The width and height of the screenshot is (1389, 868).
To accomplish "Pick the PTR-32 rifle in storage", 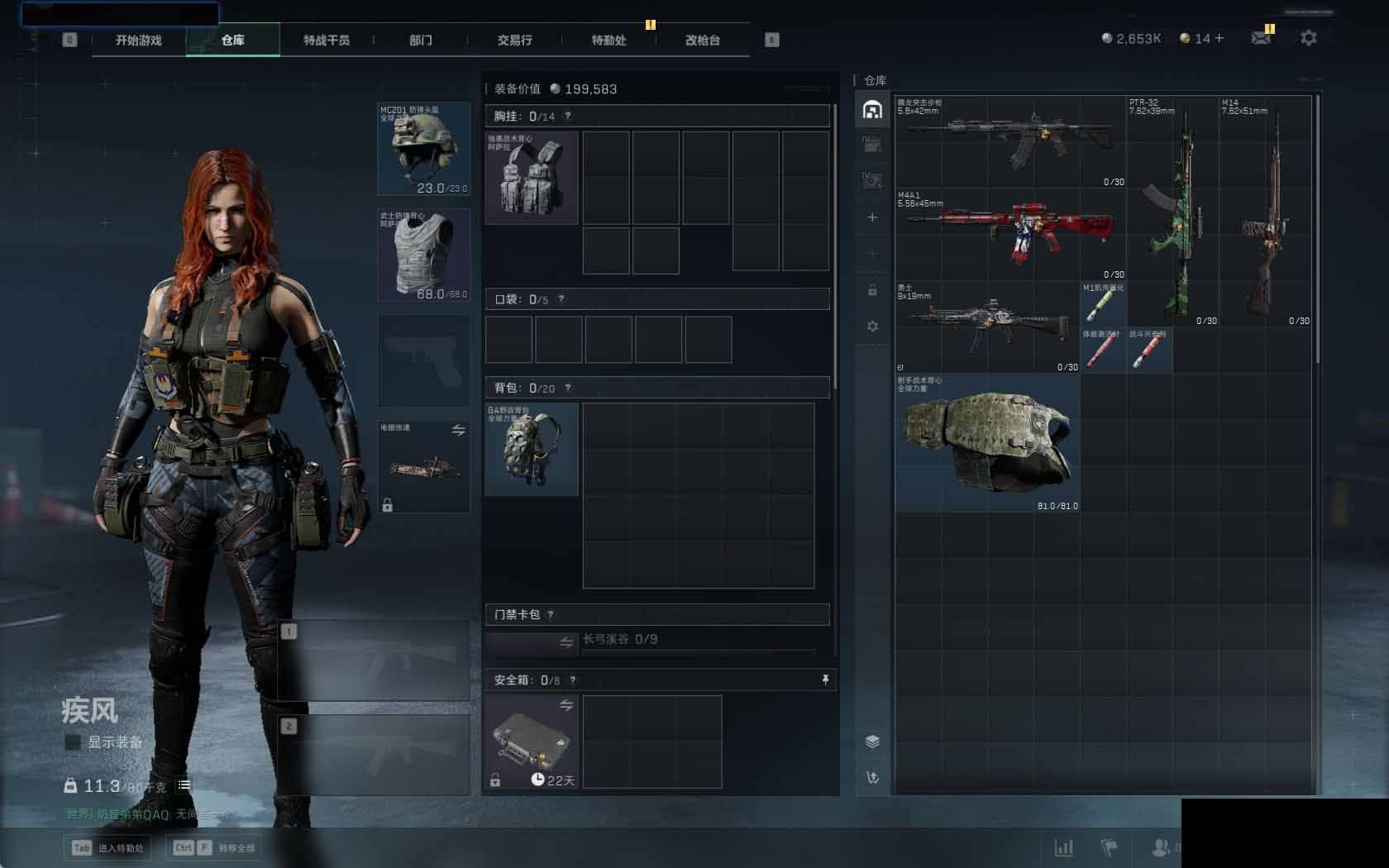I will coord(1172,211).
